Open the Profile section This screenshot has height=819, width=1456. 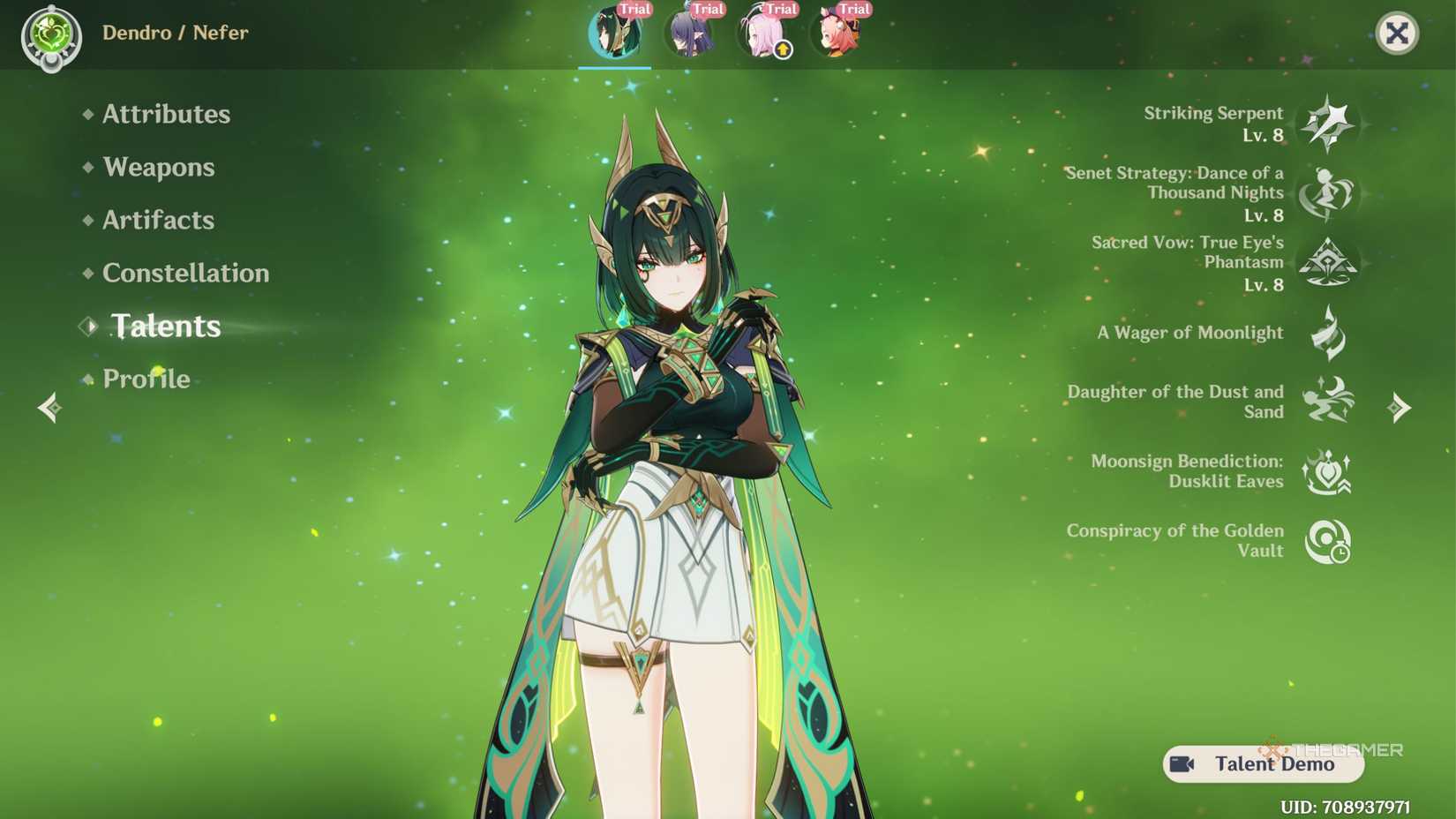pyautogui.click(x=146, y=379)
